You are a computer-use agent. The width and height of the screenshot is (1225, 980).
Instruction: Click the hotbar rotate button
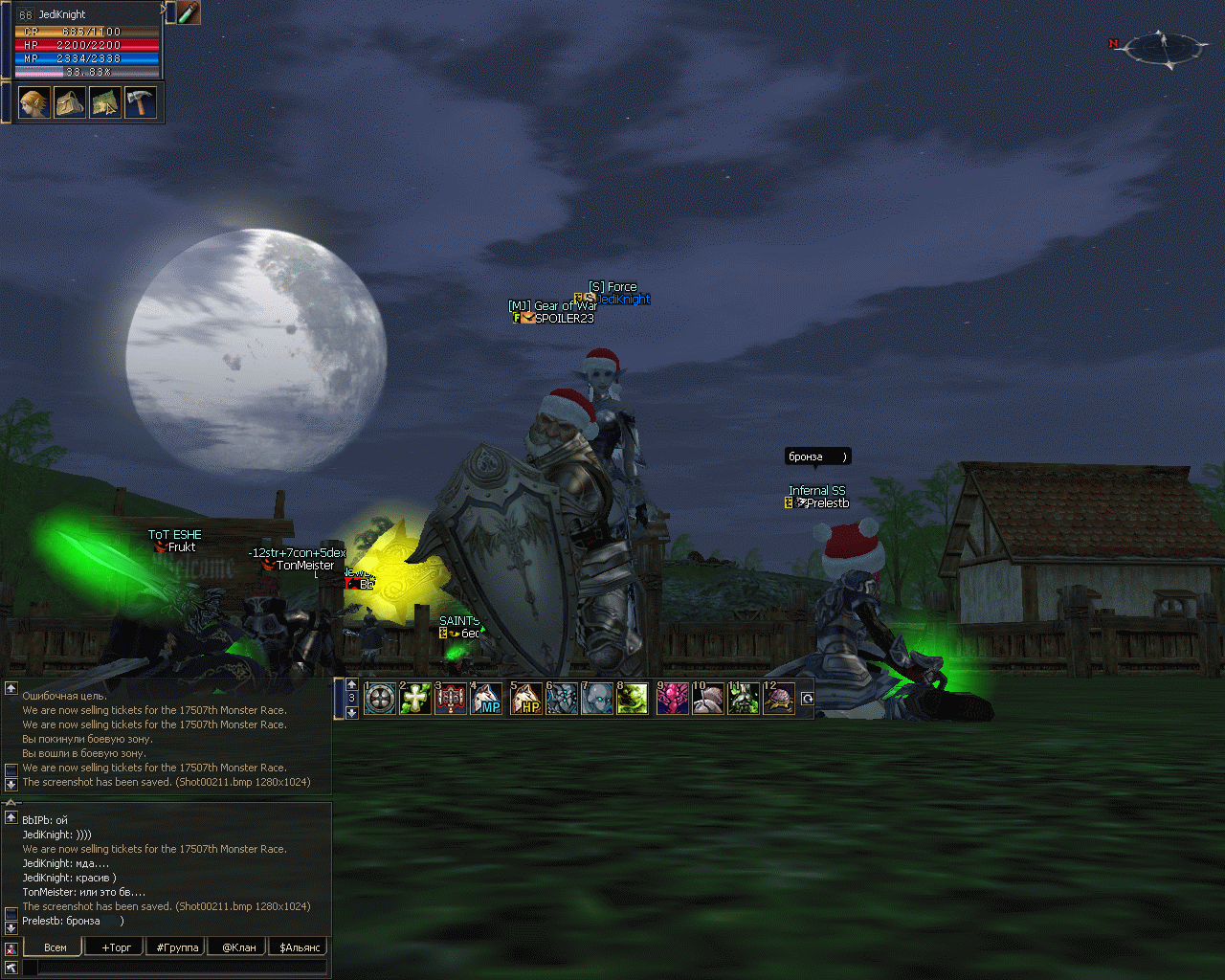(807, 699)
